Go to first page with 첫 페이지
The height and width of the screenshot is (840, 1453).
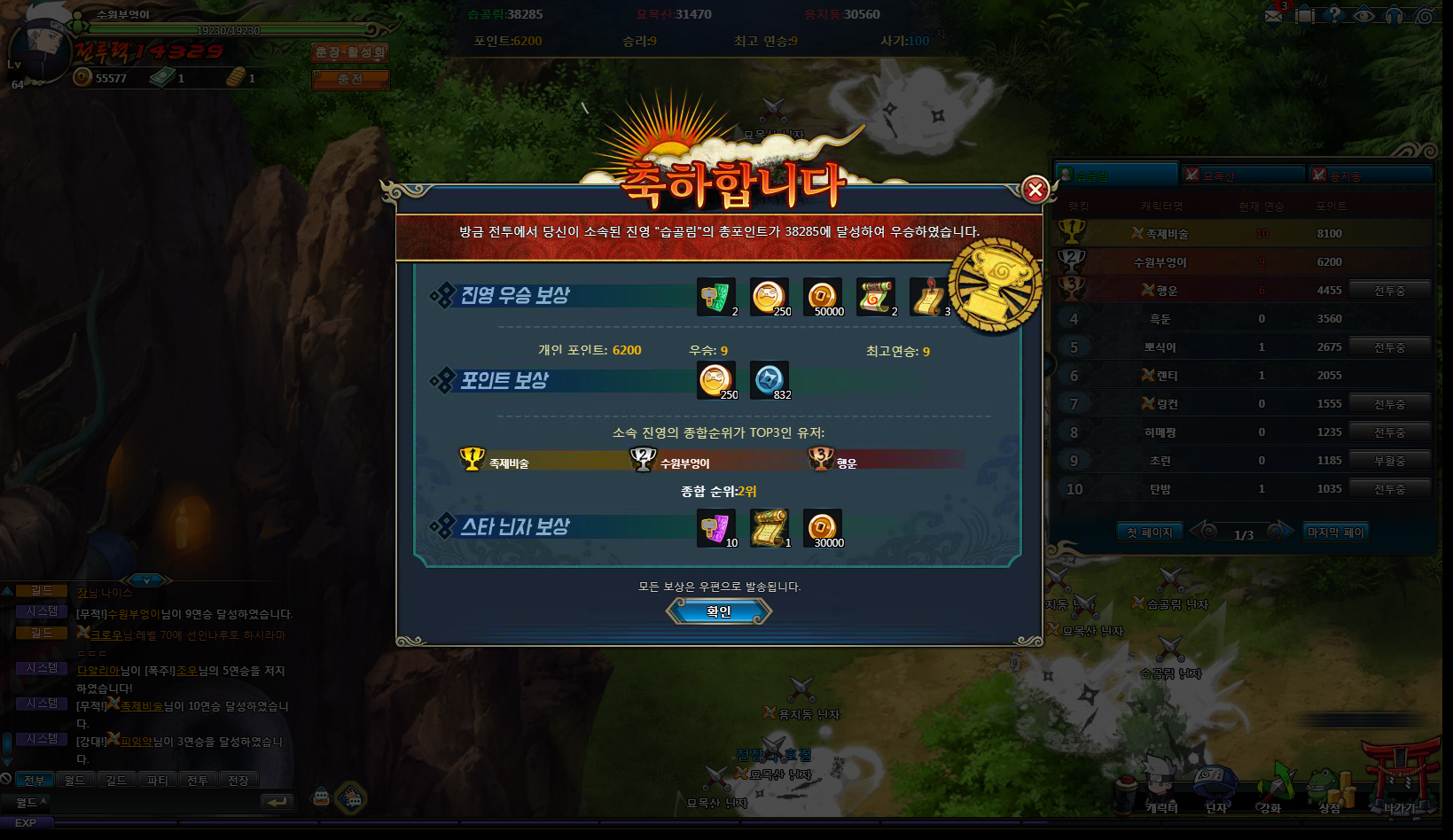click(1149, 532)
